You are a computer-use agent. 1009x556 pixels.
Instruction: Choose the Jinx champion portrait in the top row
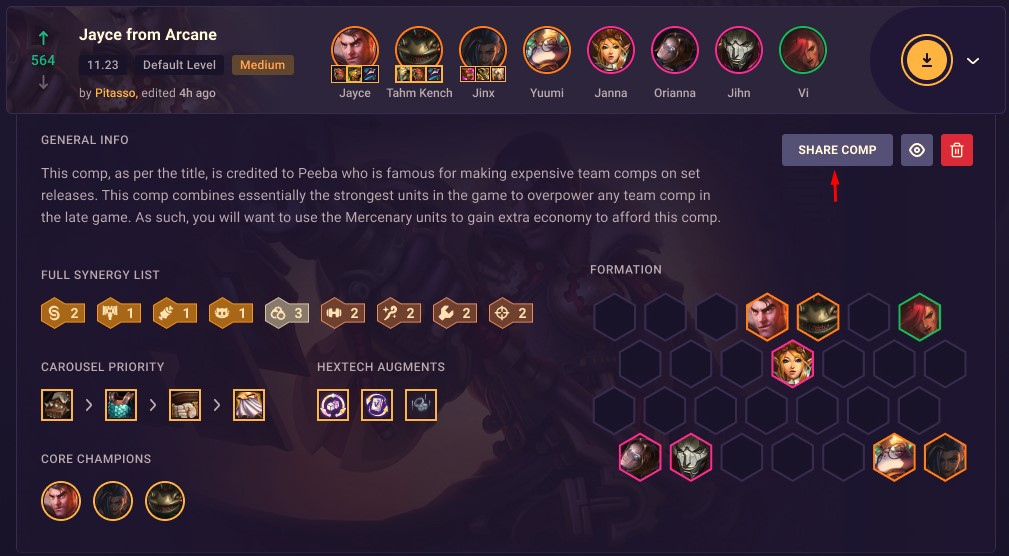pyautogui.click(x=483, y=50)
